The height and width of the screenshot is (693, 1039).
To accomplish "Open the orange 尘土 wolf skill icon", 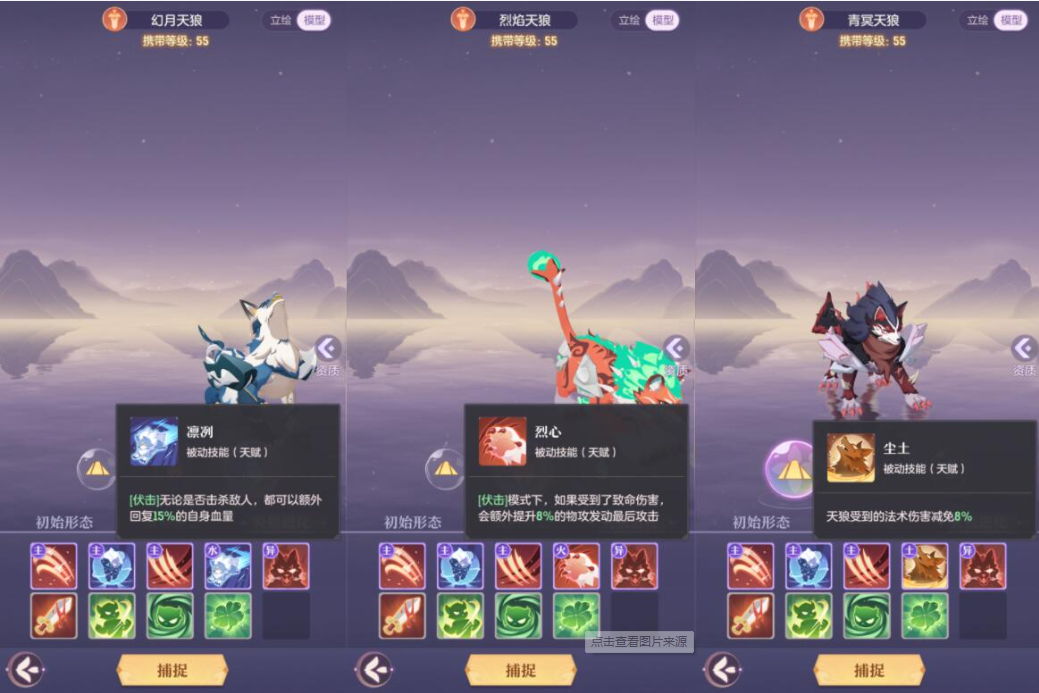I will coord(925,566).
